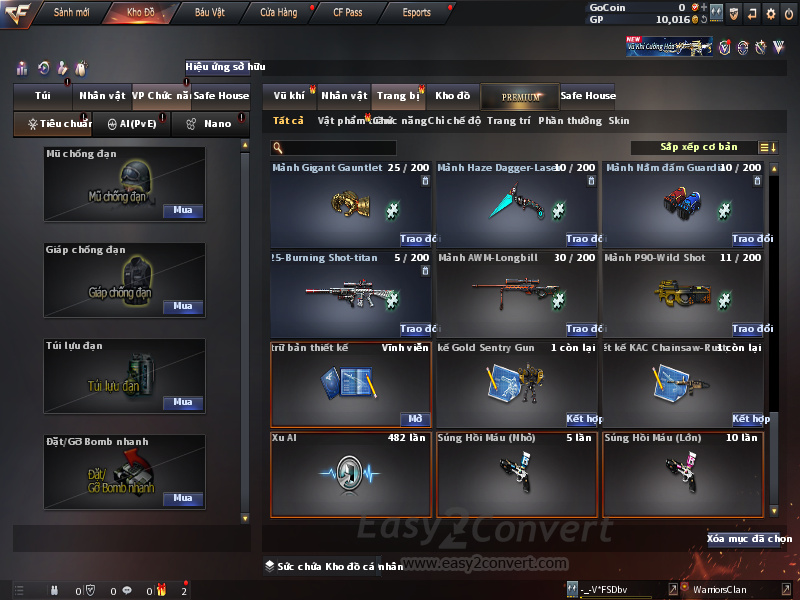This screenshot has height=600, width=800.
Task: Filter items by Skin category
Action: [619, 121]
